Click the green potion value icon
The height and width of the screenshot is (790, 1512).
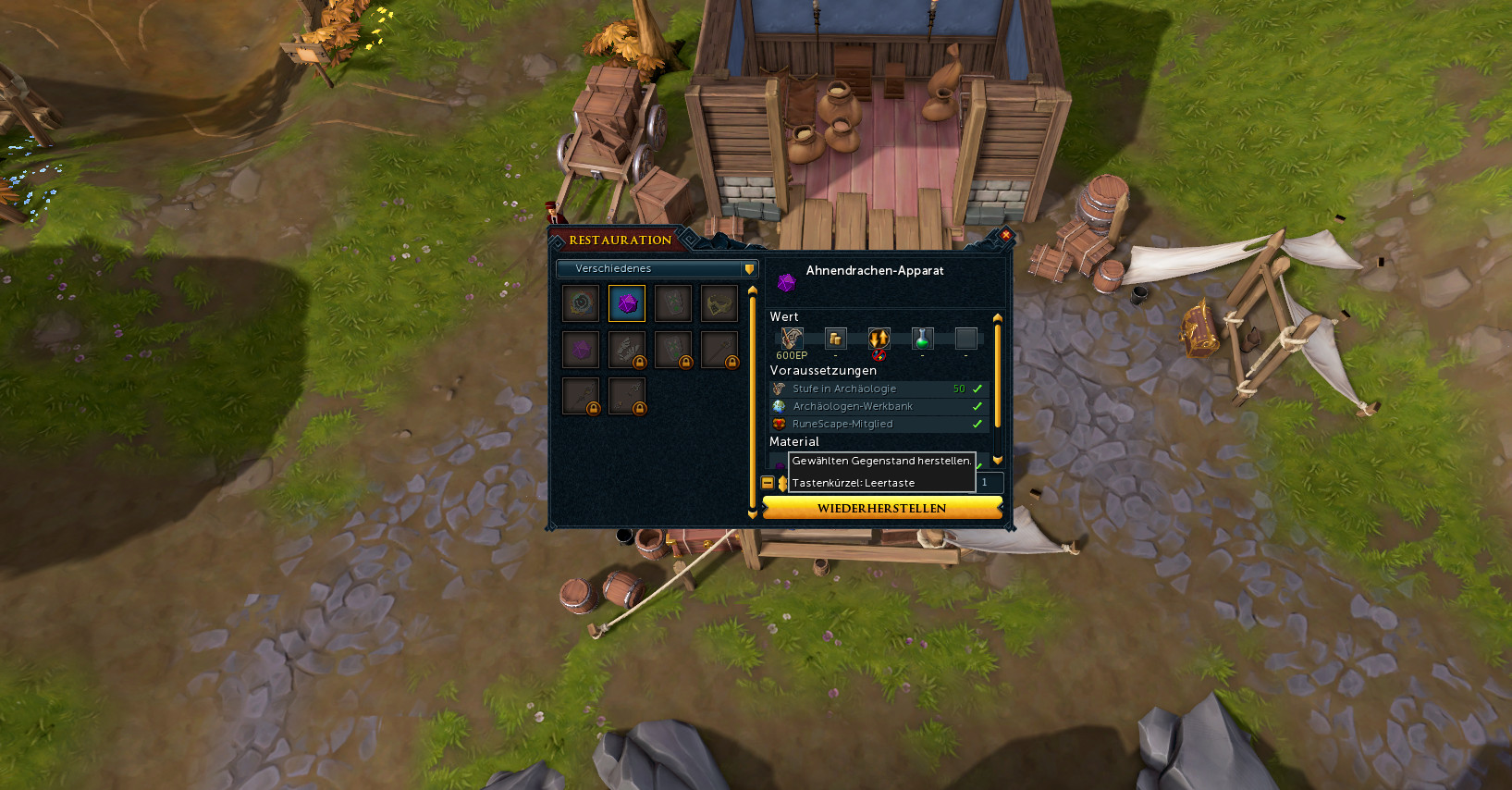[922, 339]
